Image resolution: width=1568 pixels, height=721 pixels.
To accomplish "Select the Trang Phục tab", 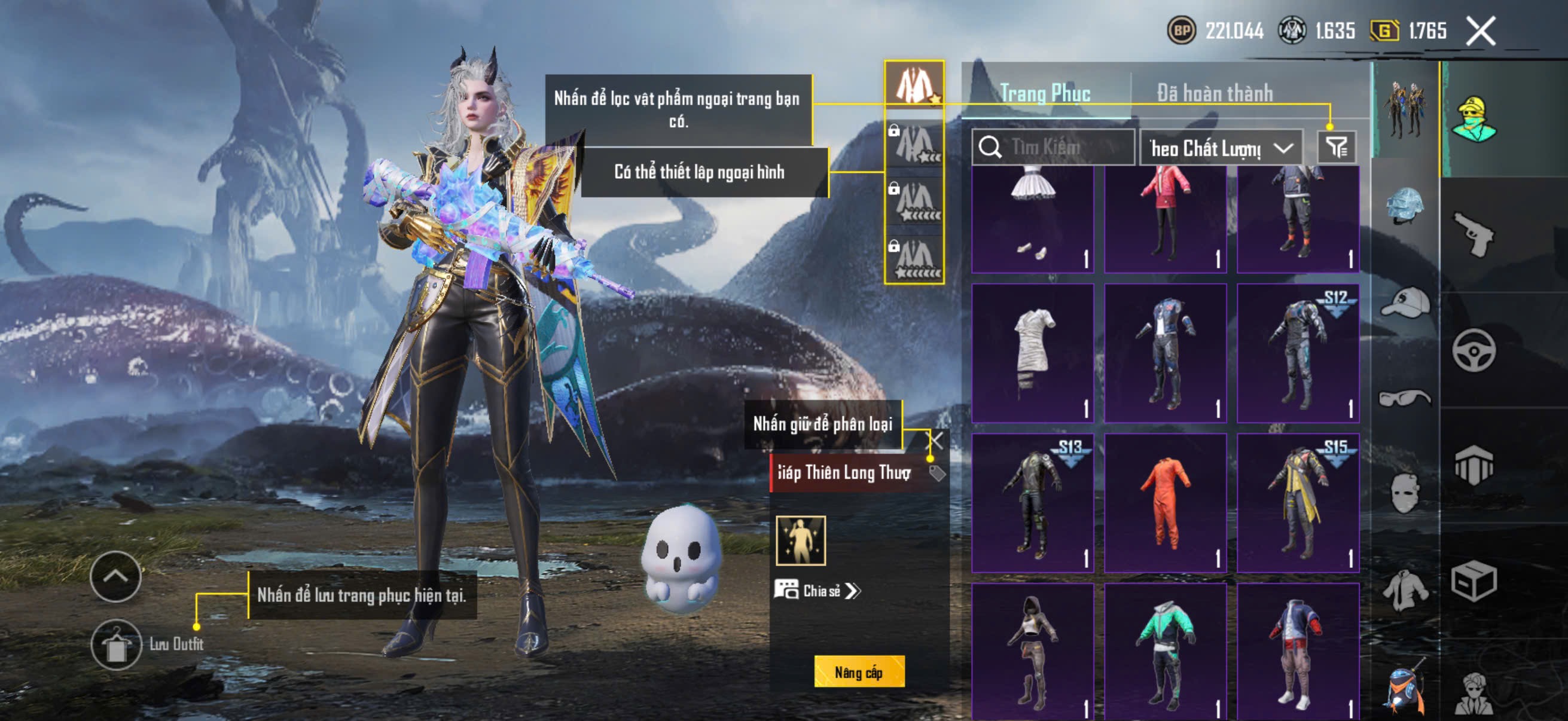I will [1045, 93].
